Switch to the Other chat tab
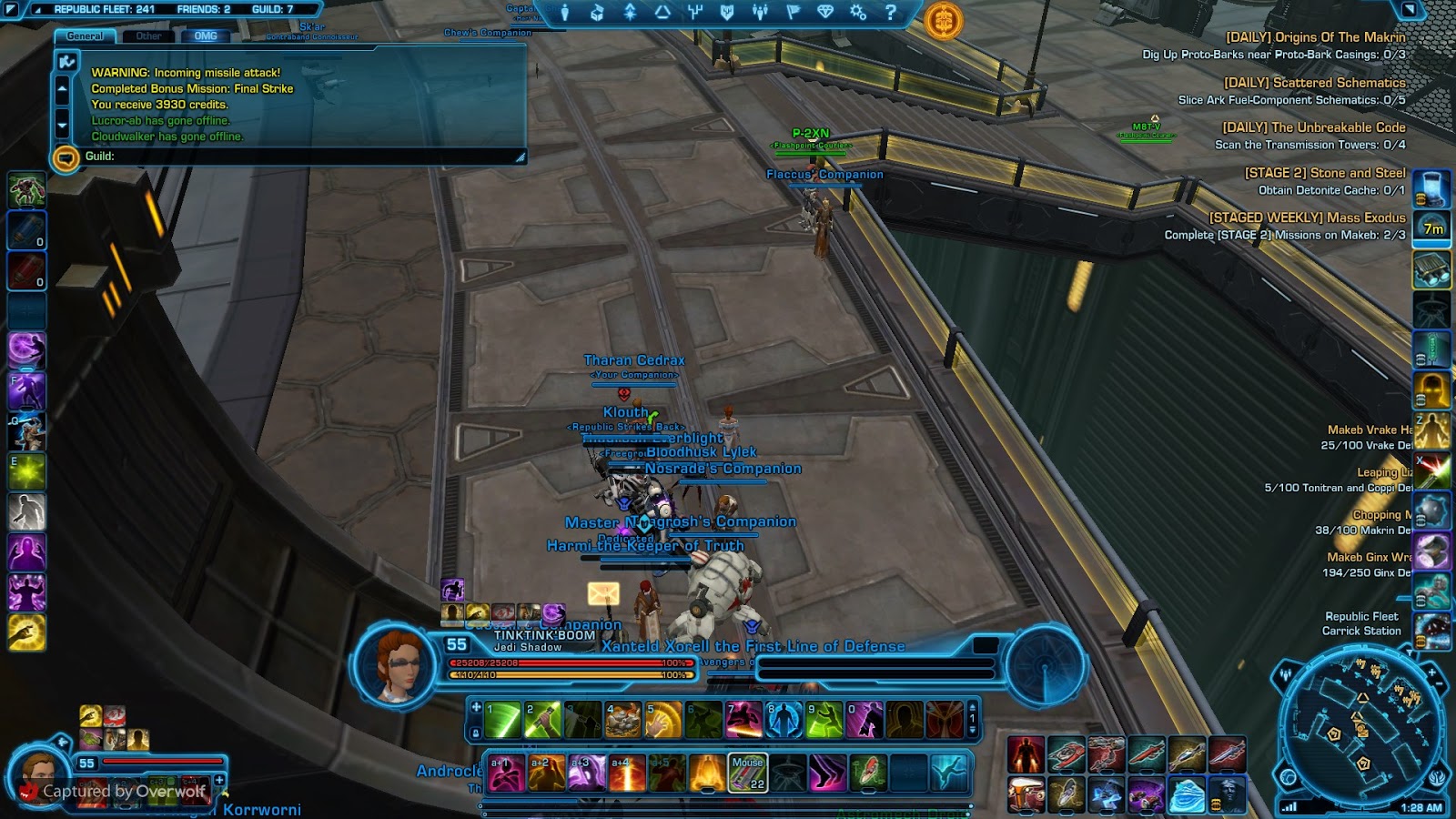 149,35
